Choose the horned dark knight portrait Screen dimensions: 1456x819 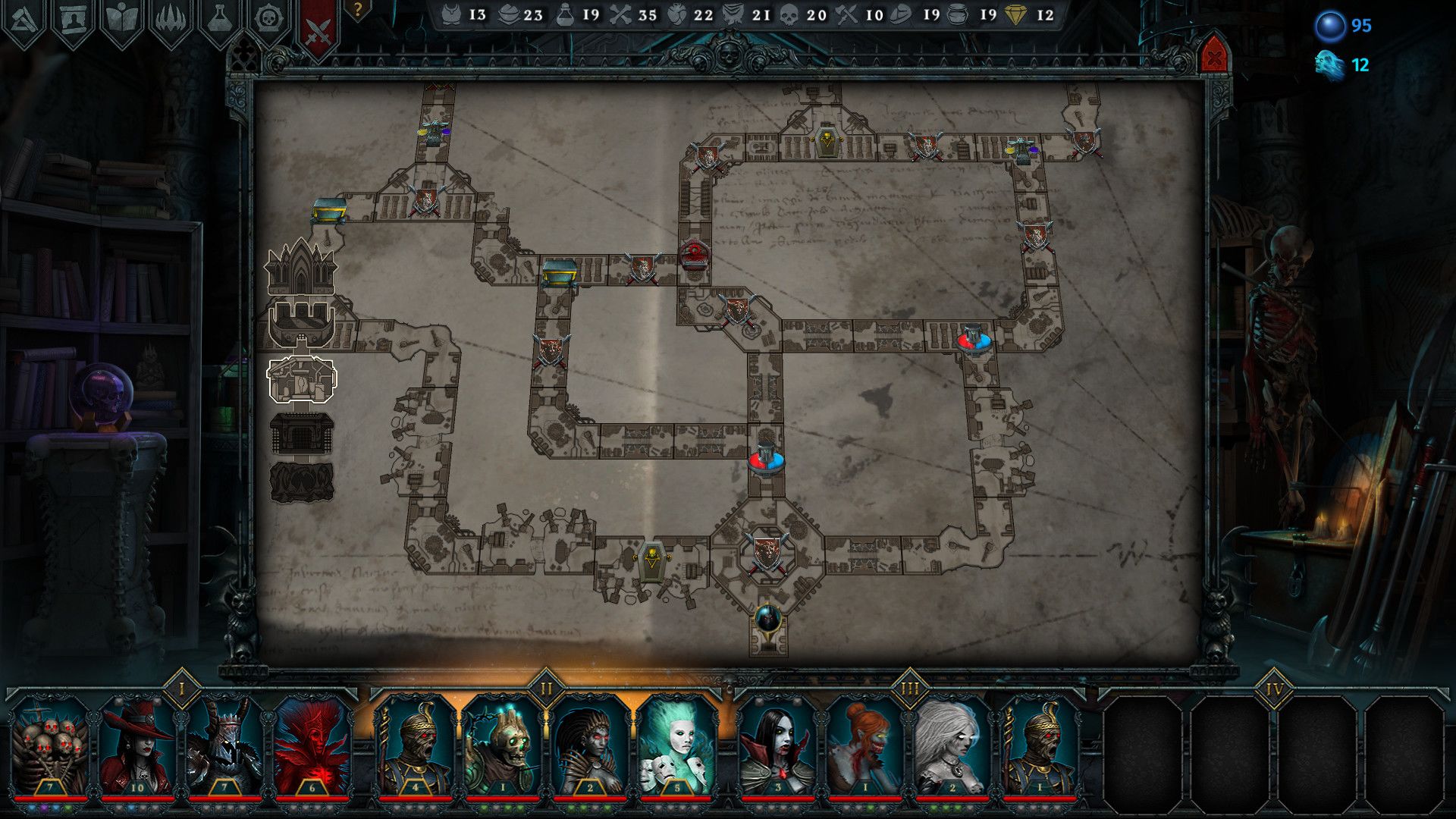click(225, 747)
